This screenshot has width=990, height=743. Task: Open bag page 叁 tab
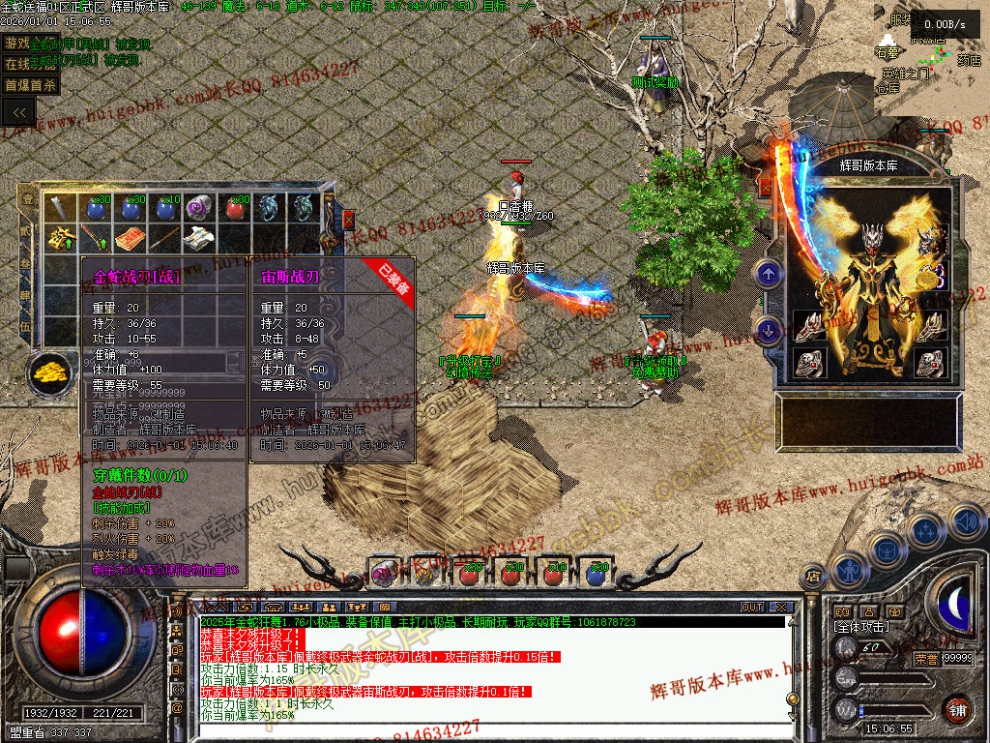[27, 265]
